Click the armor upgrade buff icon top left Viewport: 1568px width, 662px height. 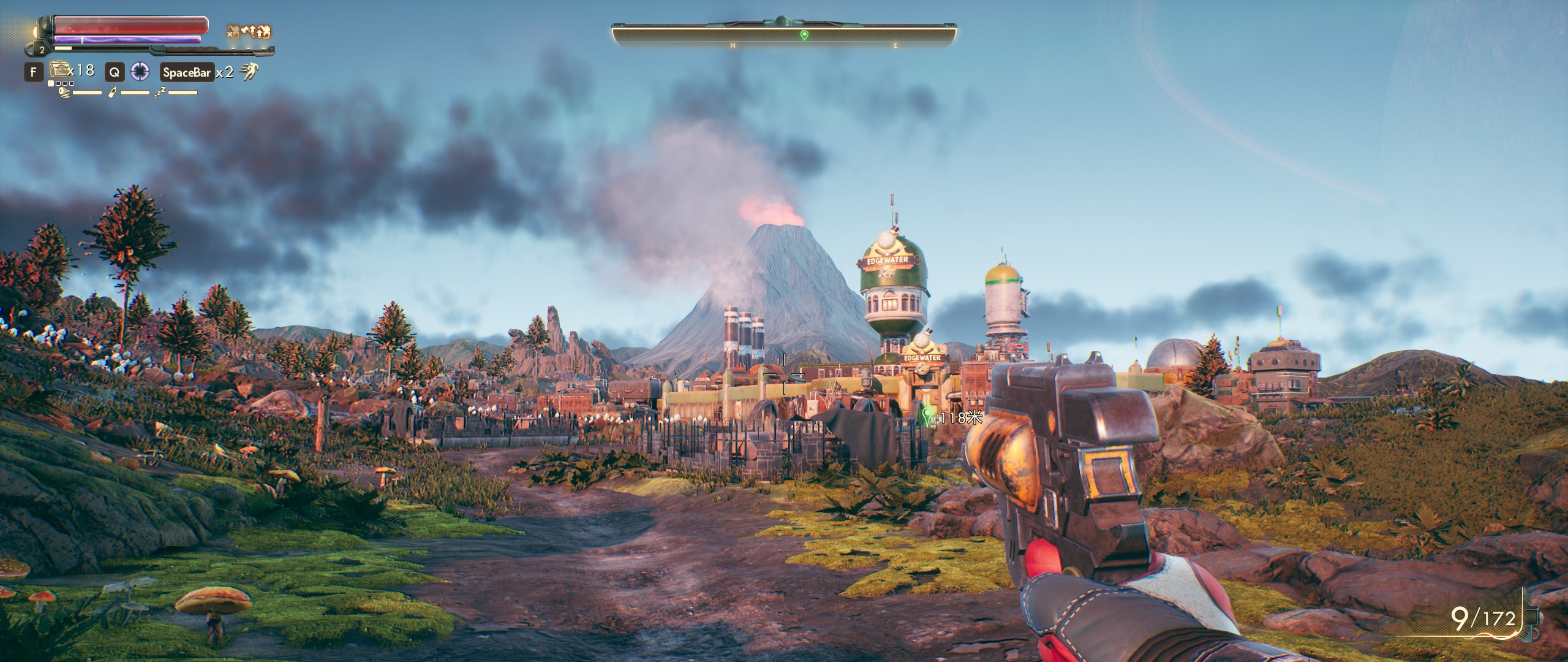pyautogui.click(x=262, y=31)
